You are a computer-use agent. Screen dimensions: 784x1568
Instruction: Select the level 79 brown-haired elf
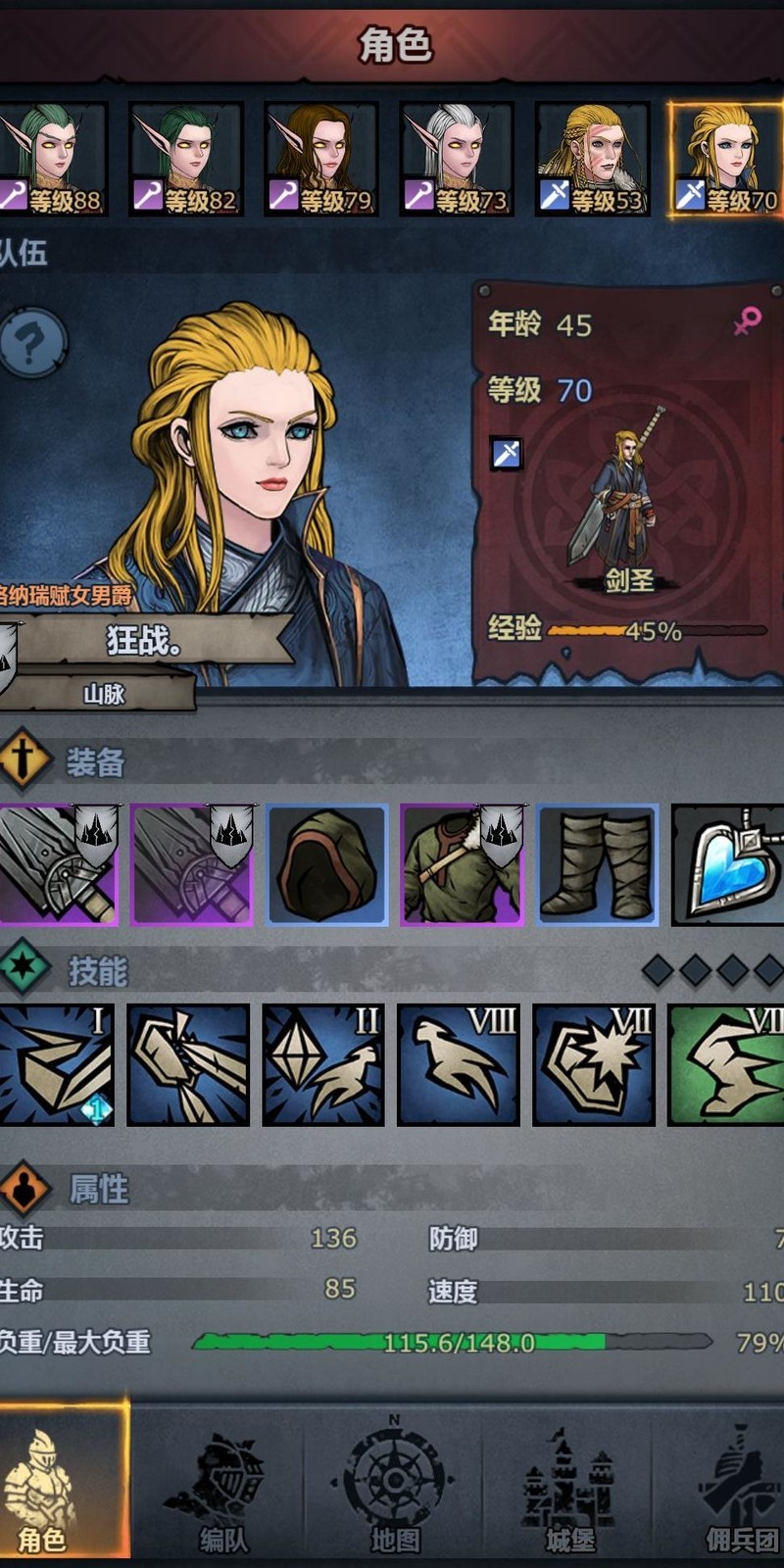pos(321,159)
